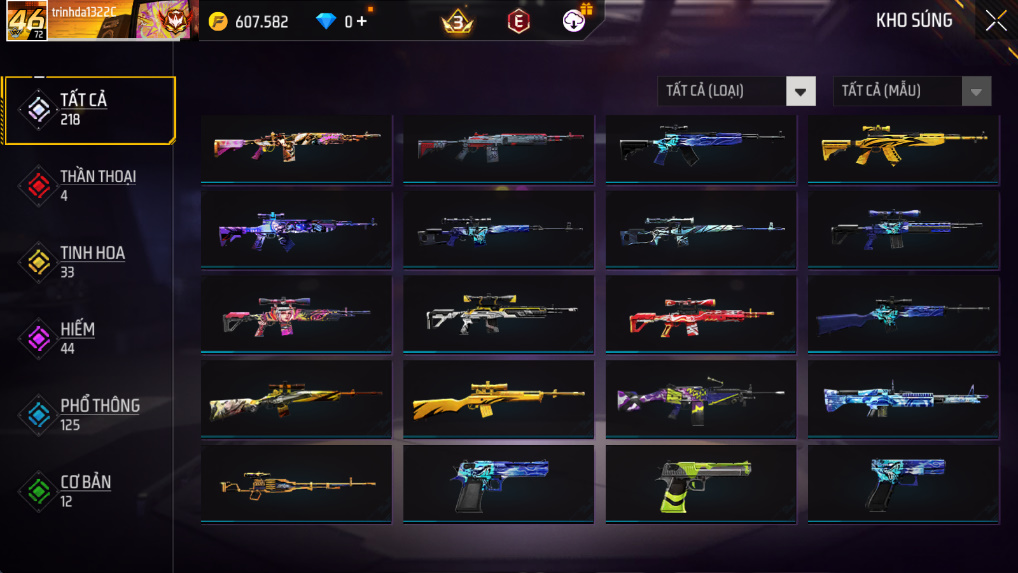Open the Tinh Hoa rarity tab
The width and height of the screenshot is (1018, 573).
(90, 261)
